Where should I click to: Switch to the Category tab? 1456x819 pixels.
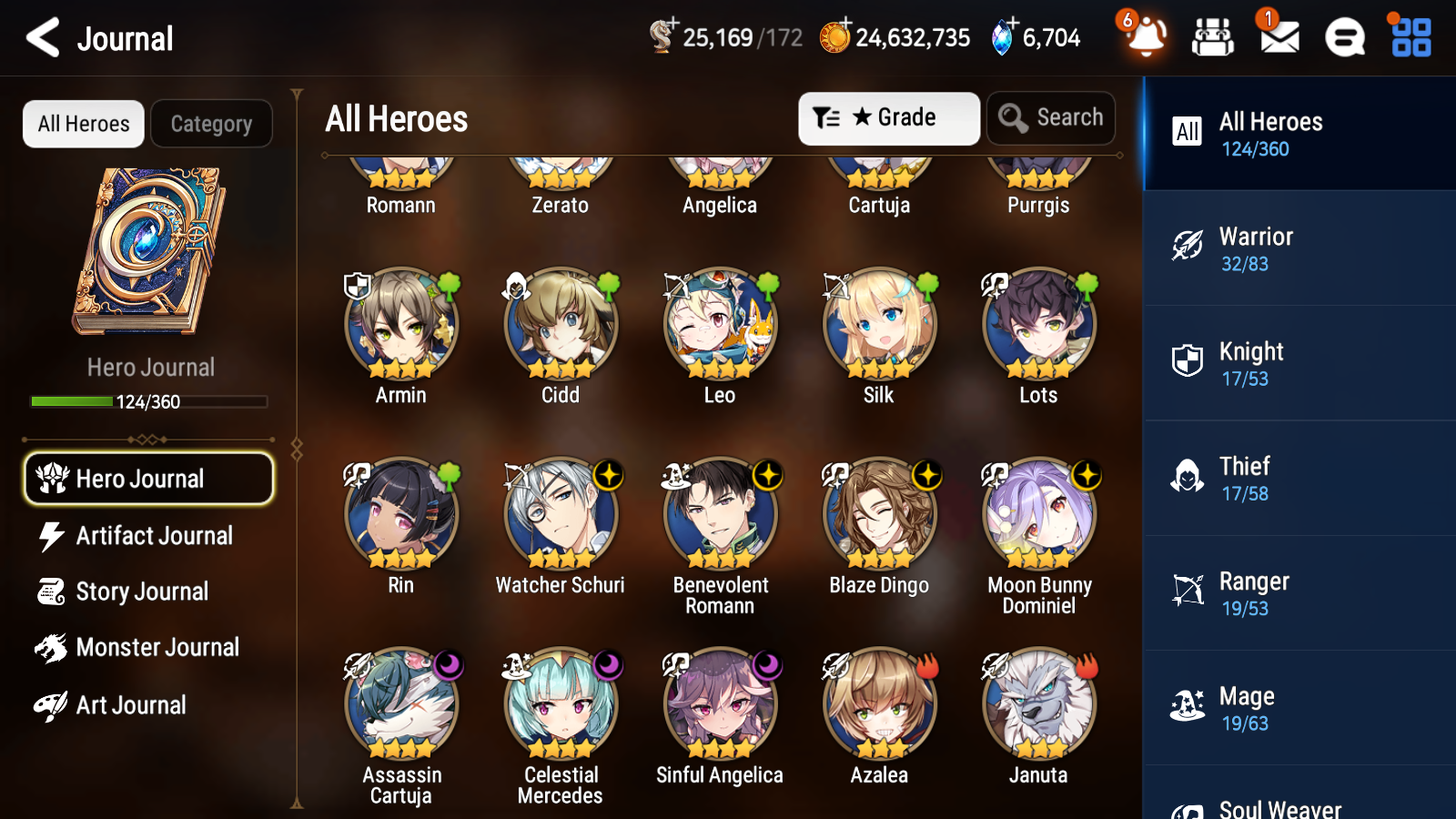coord(211,124)
